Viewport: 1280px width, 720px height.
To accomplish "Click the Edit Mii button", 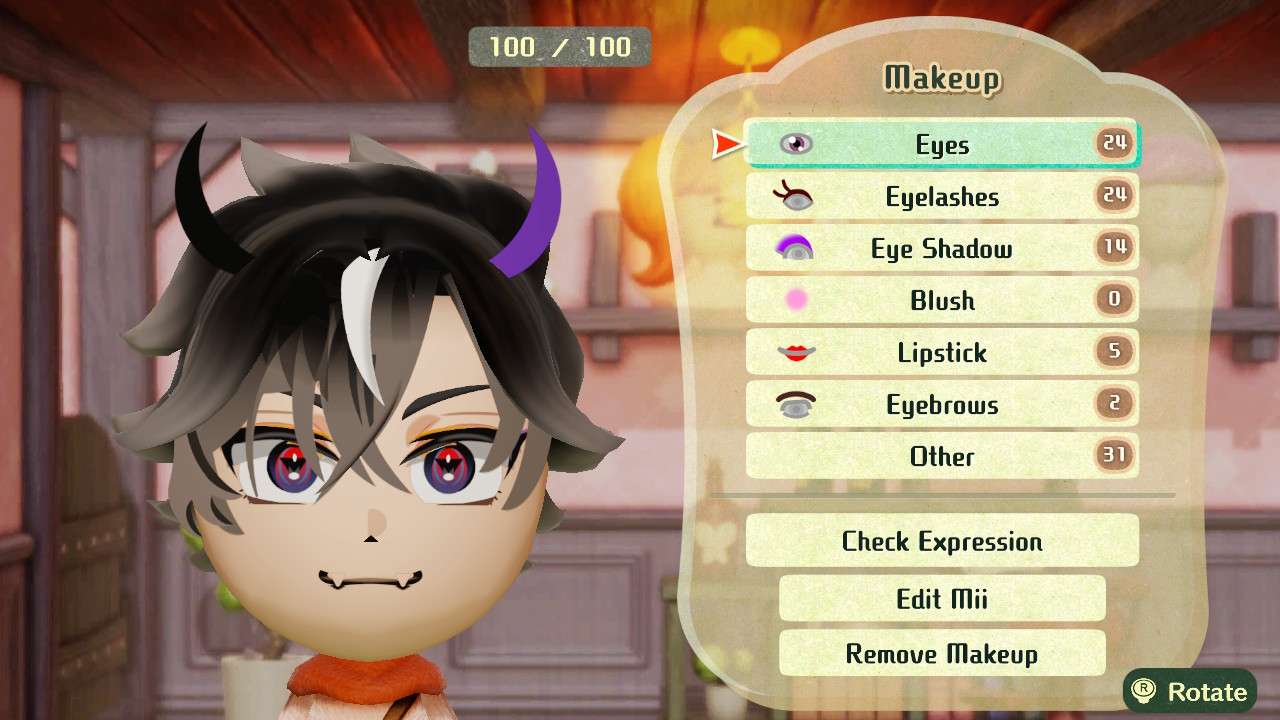I will coord(940,598).
